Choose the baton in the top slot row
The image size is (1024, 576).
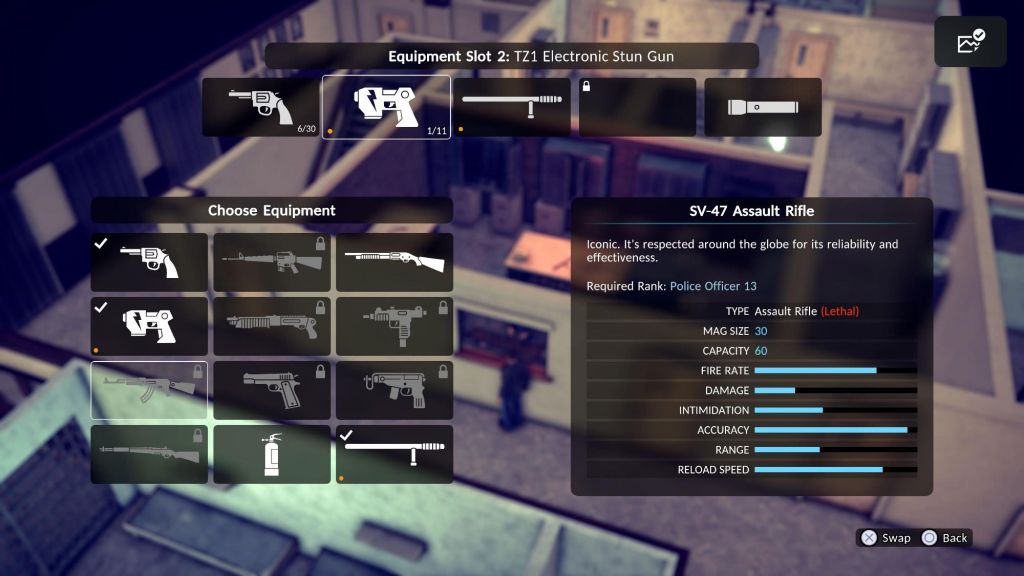point(512,107)
